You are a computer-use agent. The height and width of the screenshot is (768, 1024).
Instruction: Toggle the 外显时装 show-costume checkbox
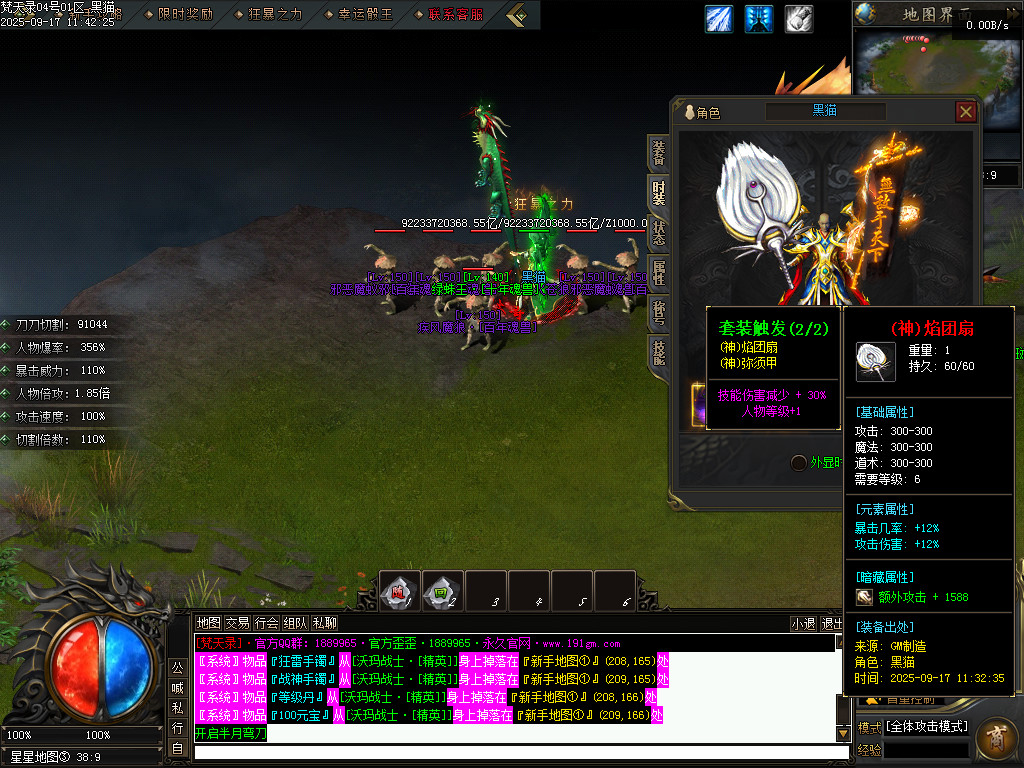pos(798,462)
